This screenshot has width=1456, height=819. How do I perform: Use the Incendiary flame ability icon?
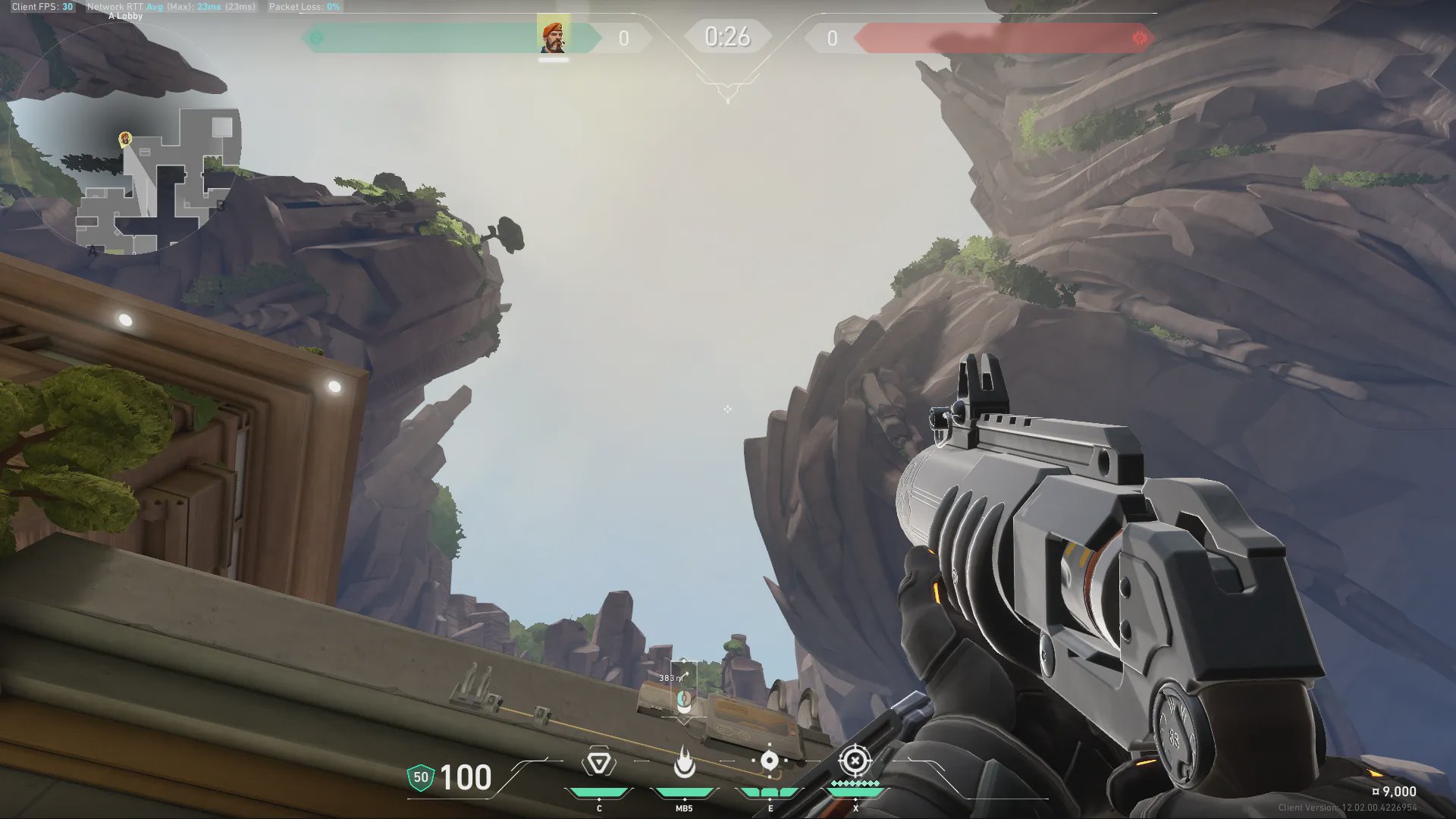[x=684, y=762]
